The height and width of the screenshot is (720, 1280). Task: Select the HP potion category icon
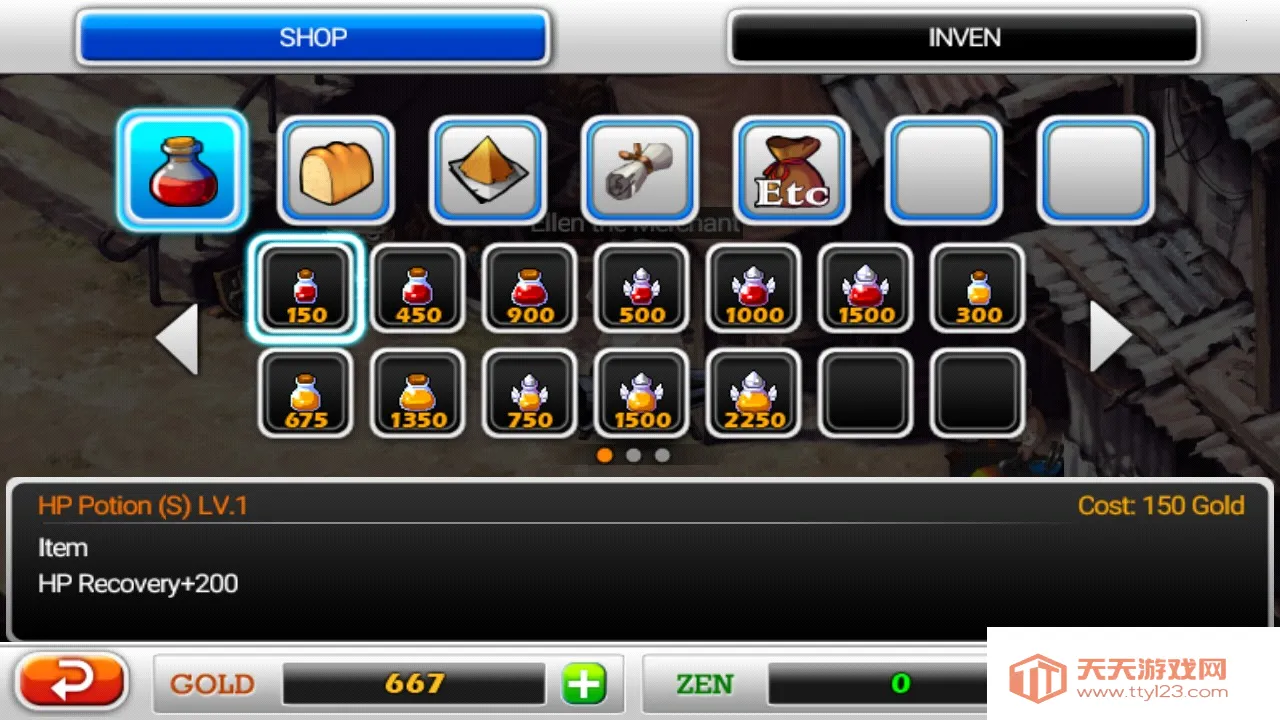point(181,170)
